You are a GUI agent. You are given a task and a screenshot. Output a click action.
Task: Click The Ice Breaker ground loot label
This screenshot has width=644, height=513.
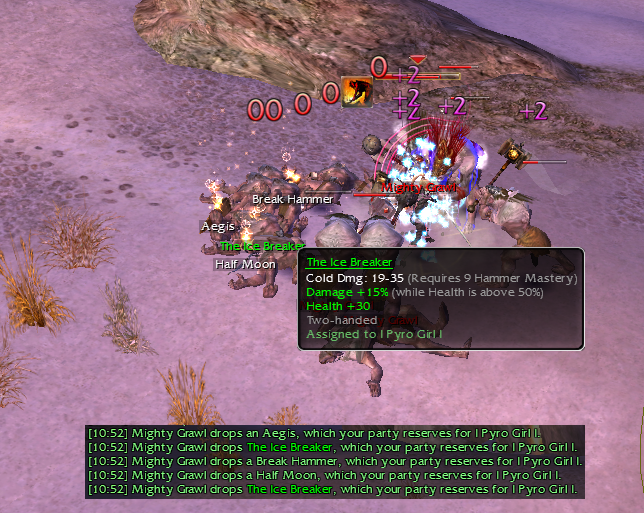[x=262, y=246]
